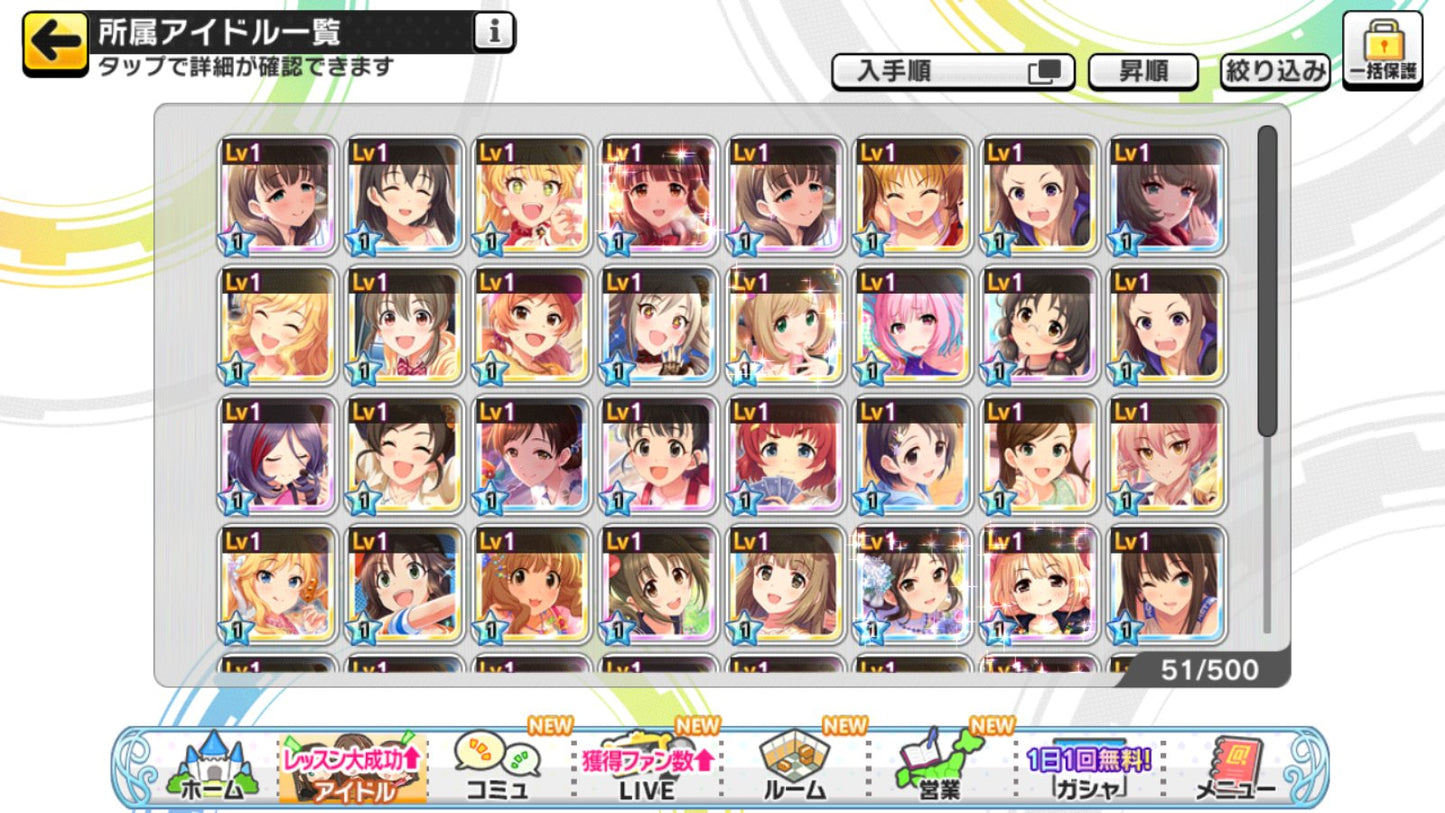Select the purple-haired idol with red streak
The width and height of the screenshot is (1445, 813).
[x=278, y=455]
